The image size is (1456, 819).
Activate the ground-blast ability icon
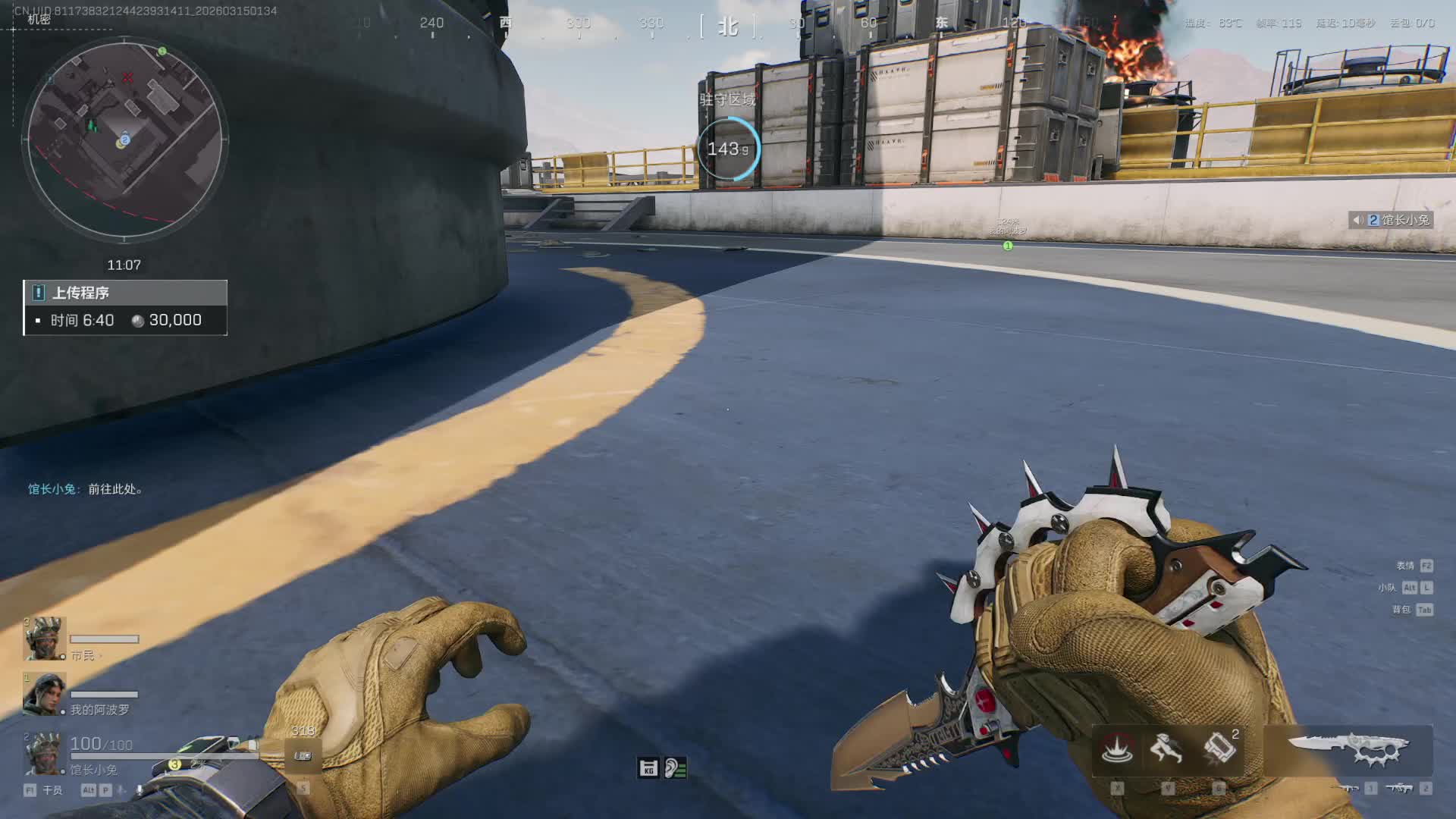[1116, 749]
